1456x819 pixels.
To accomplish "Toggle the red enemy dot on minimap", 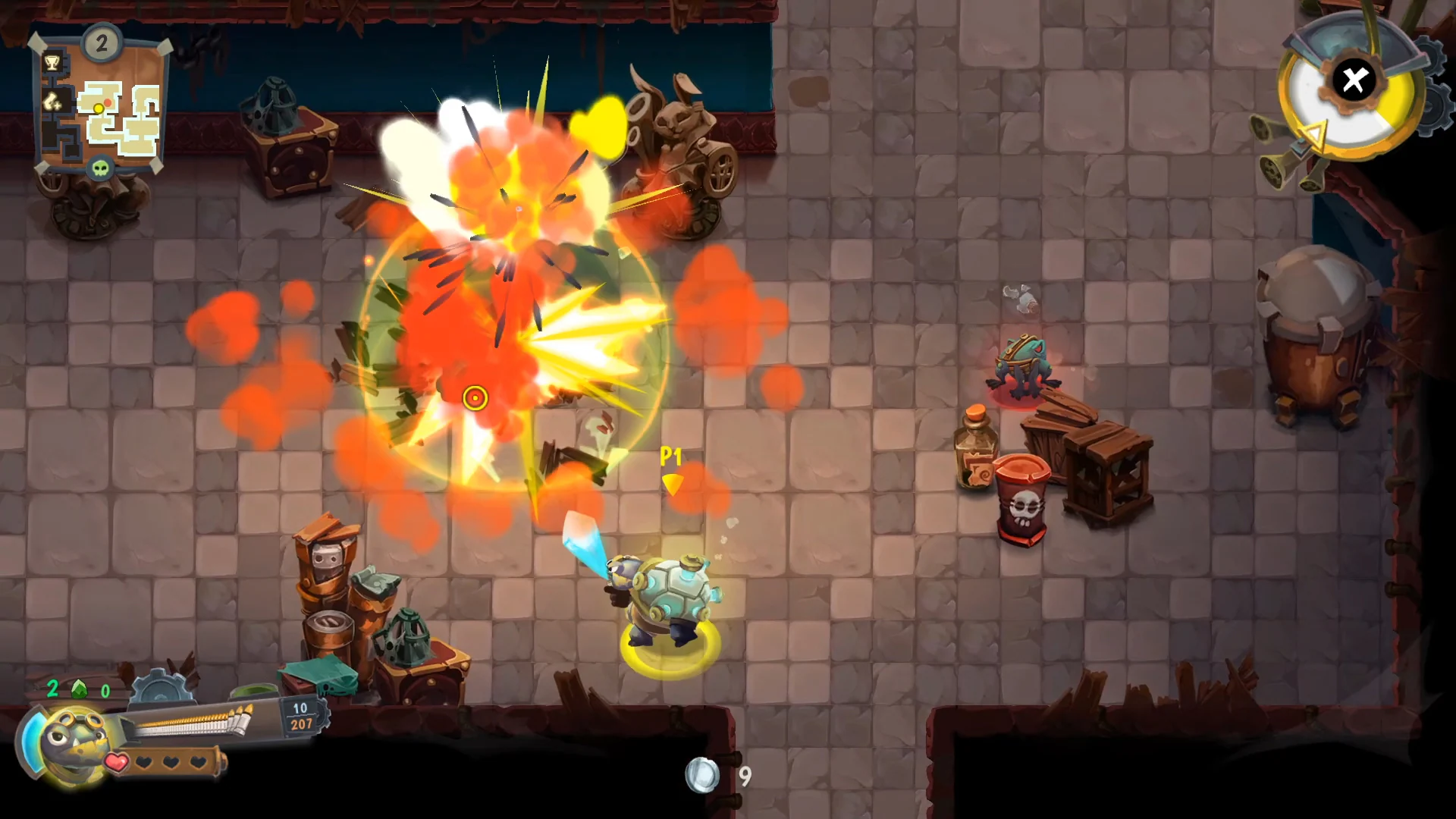I will click(108, 102).
